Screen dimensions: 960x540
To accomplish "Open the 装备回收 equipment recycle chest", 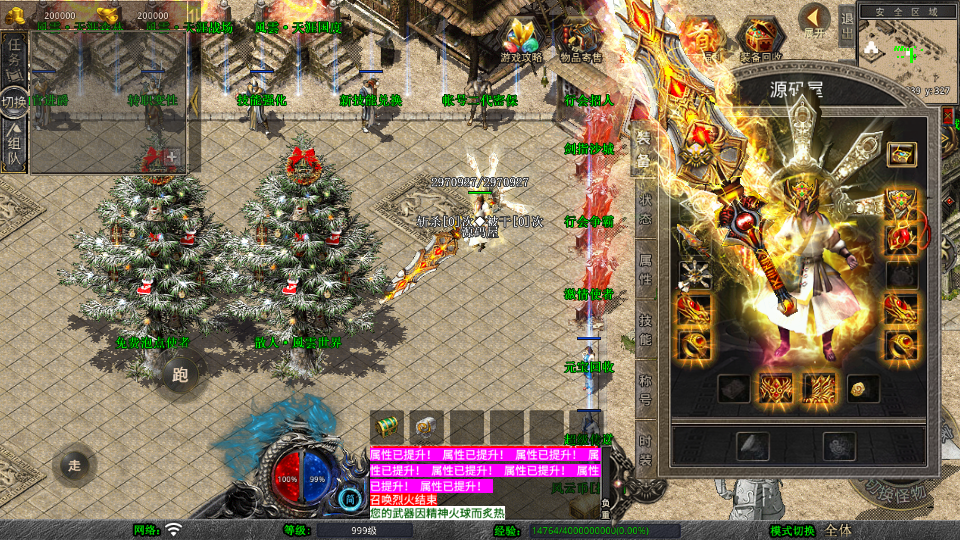I will tap(760, 42).
